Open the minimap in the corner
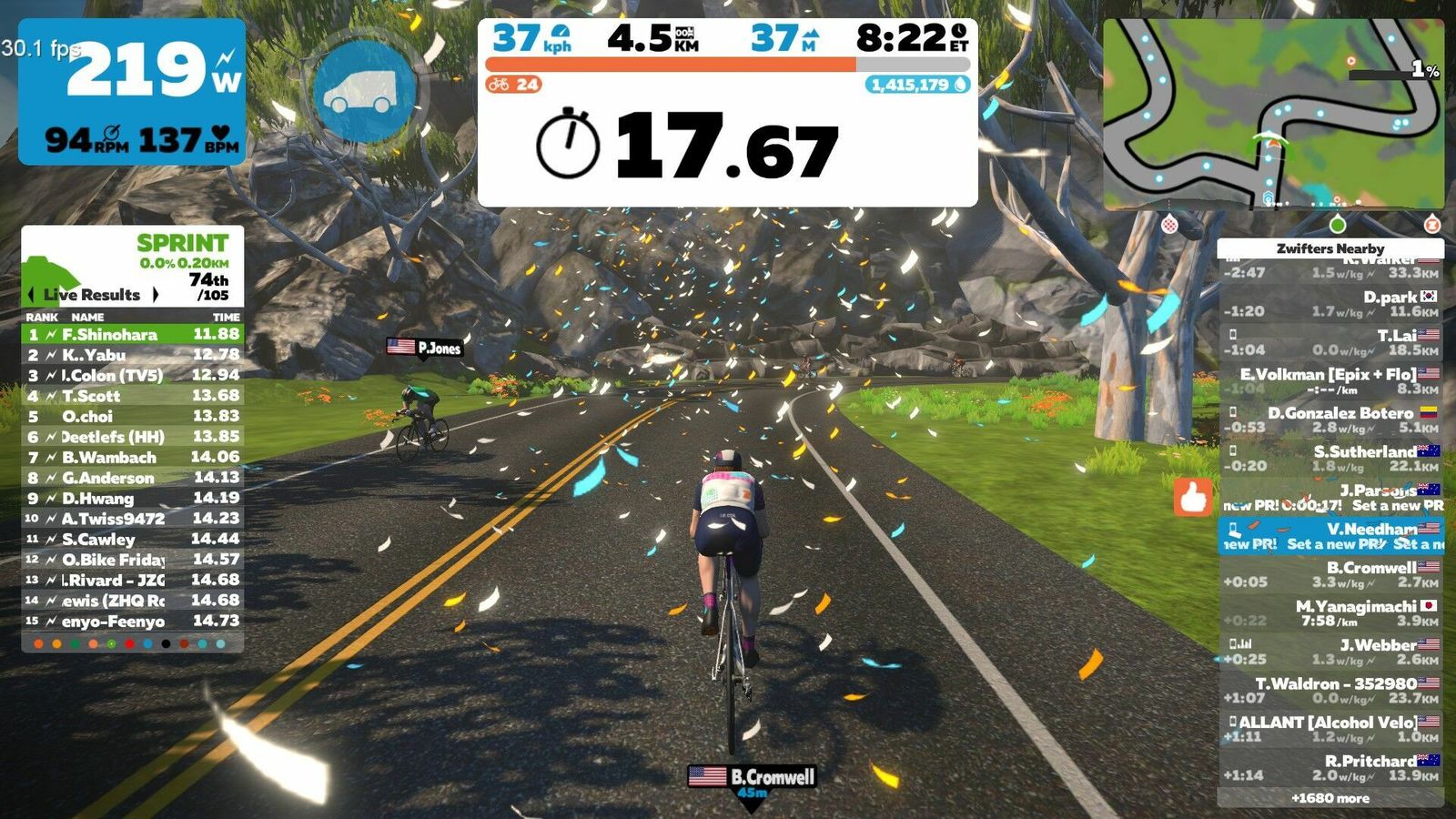 click(1272, 114)
